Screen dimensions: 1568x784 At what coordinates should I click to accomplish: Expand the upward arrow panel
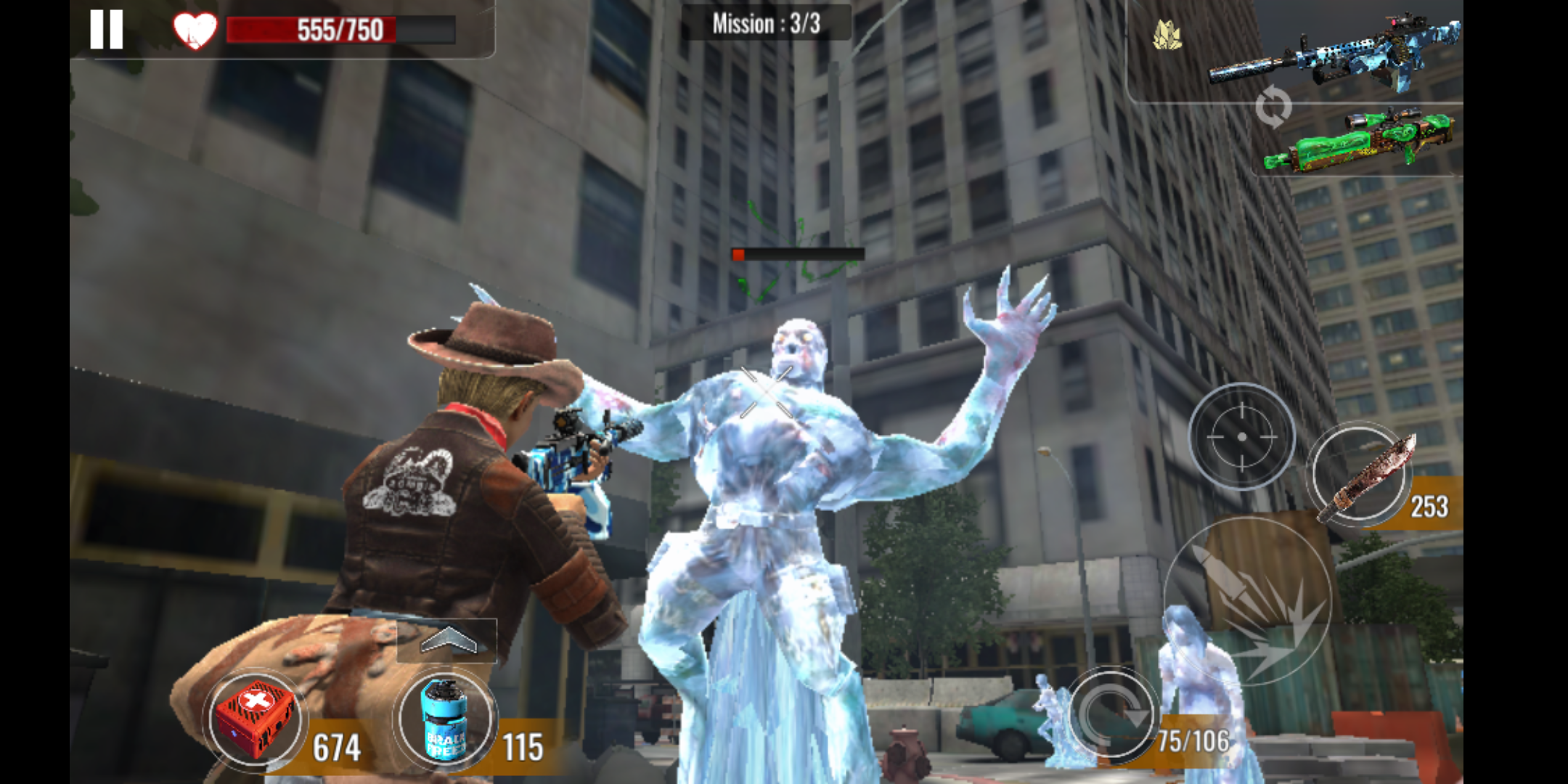pyautogui.click(x=447, y=640)
